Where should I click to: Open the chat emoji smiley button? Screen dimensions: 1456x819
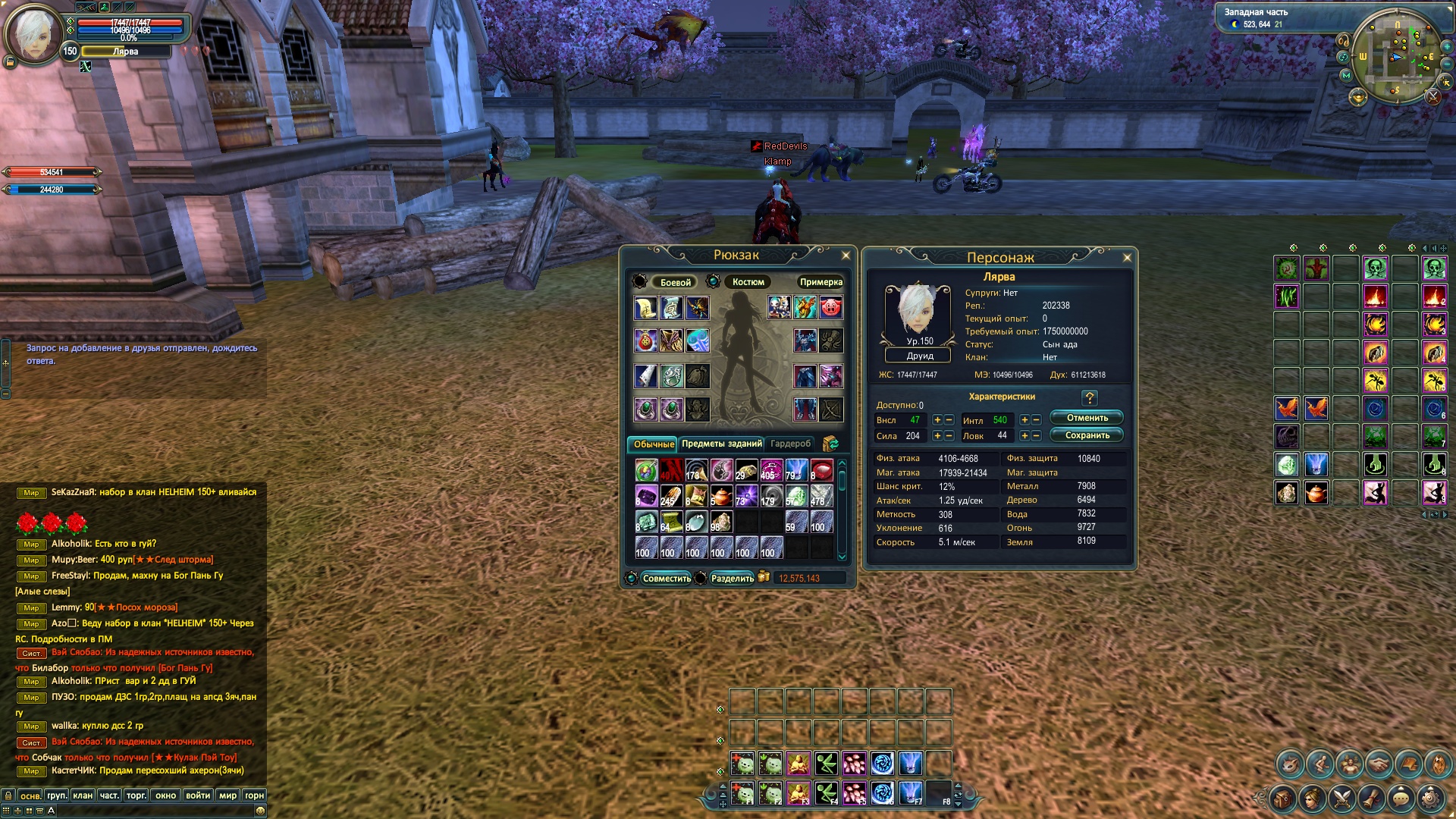[260, 811]
